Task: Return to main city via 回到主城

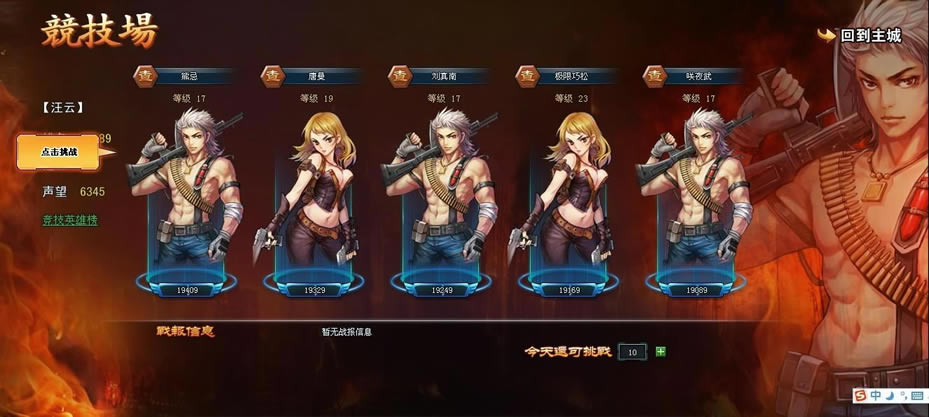Action: click(x=860, y=36)
